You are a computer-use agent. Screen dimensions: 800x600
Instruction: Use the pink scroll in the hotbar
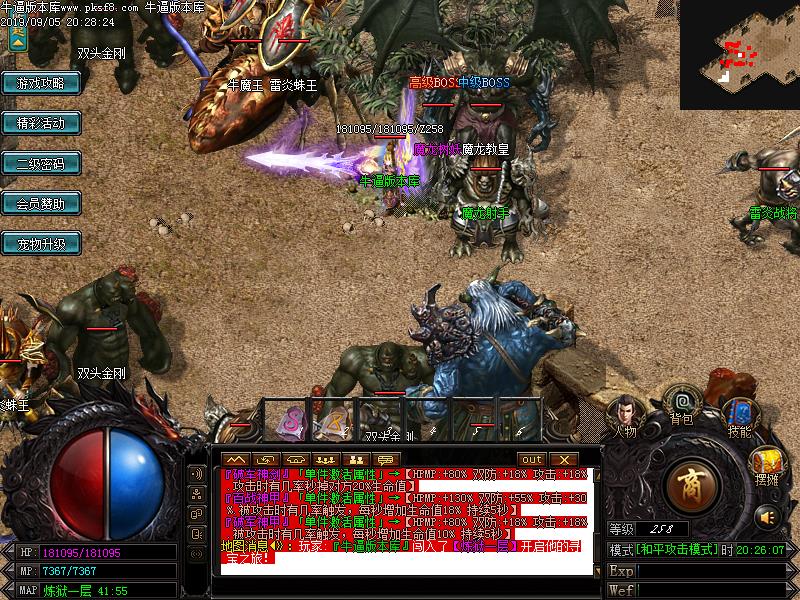coord(293,422)
